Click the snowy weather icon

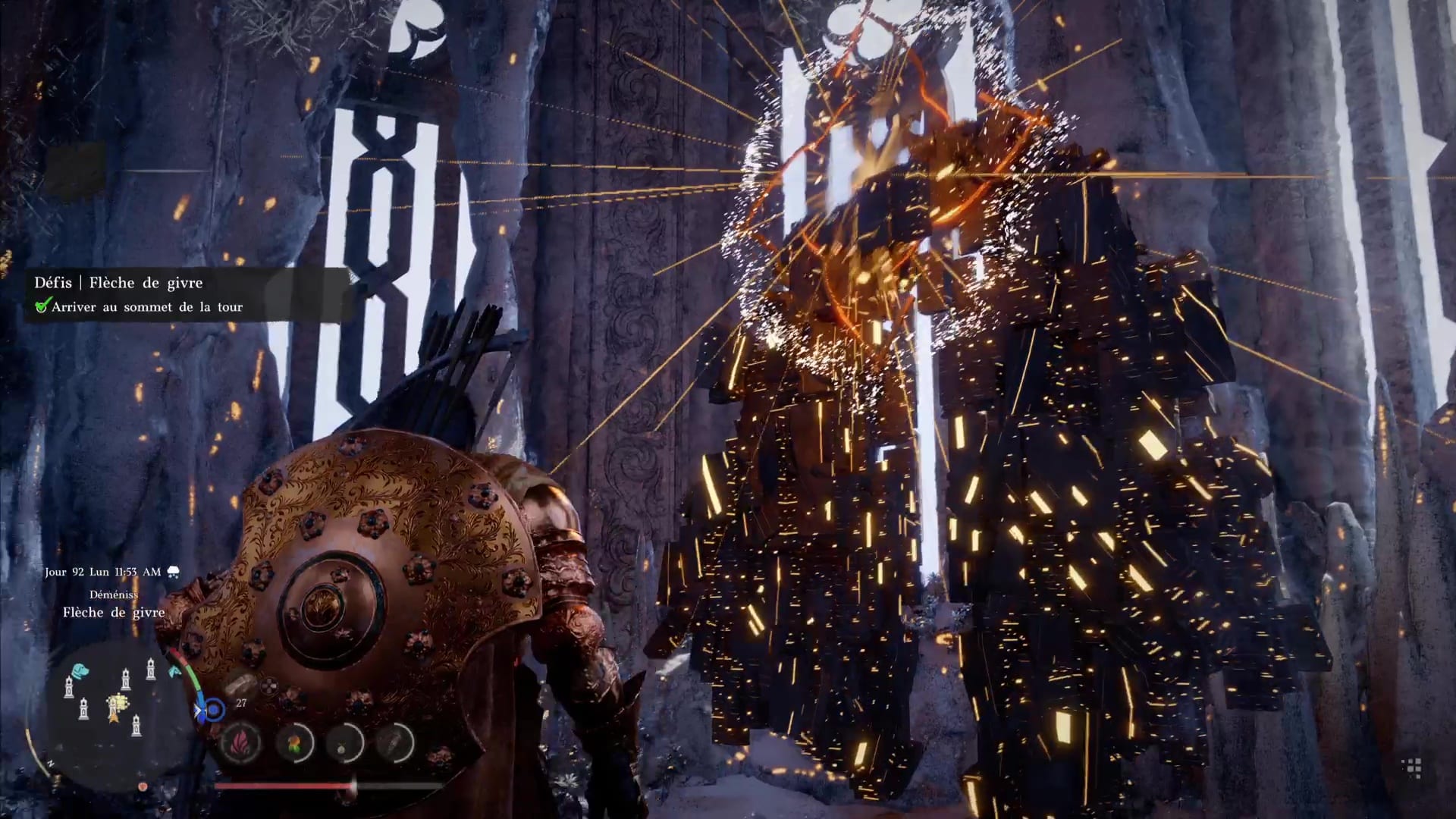tap(173, 572)
